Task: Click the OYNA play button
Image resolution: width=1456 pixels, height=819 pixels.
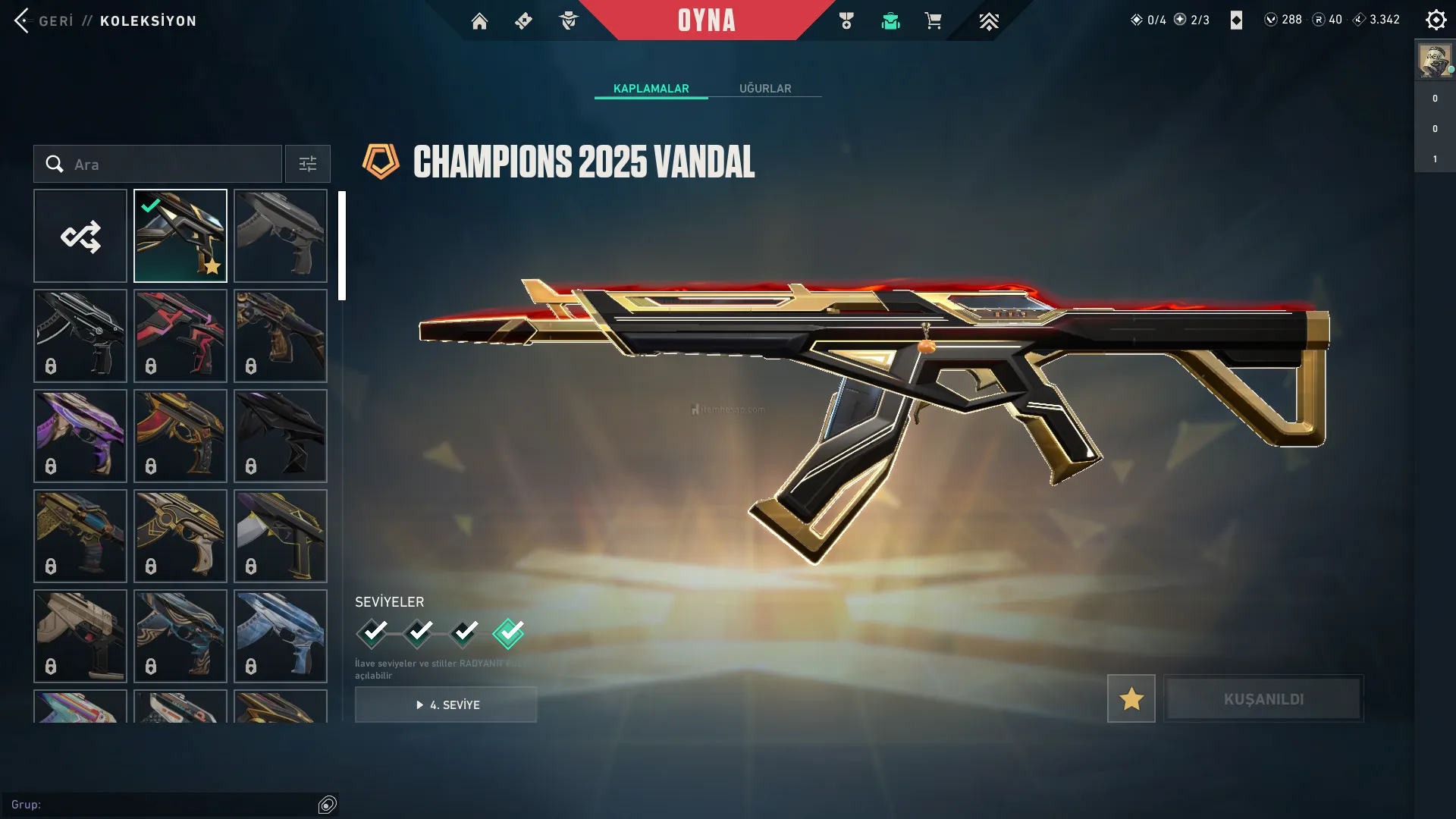Action: click(706, 20)
